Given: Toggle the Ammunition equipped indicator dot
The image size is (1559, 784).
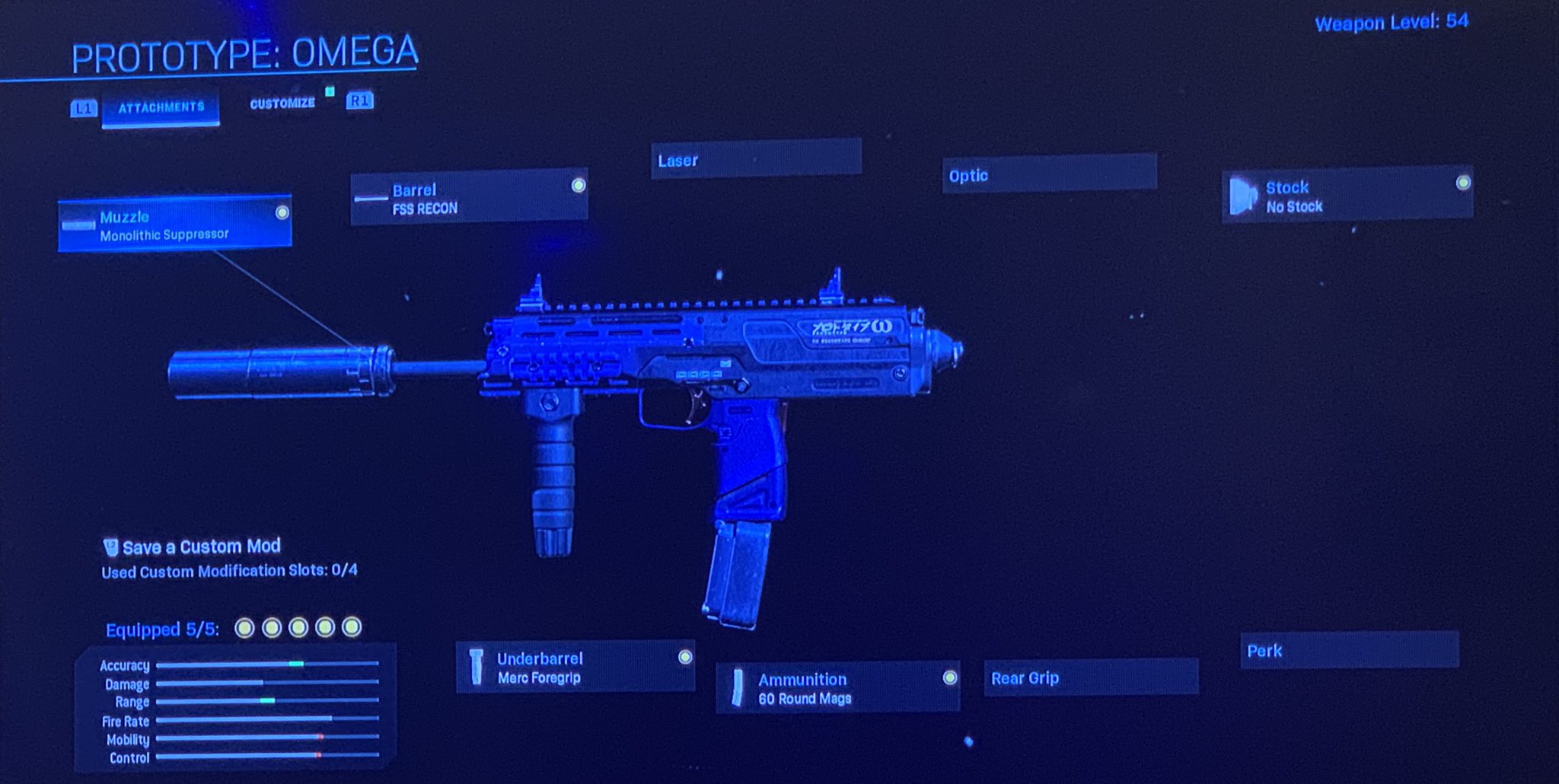Looking at the screenshot, I should pyautogui.click(x=949, y=677).
